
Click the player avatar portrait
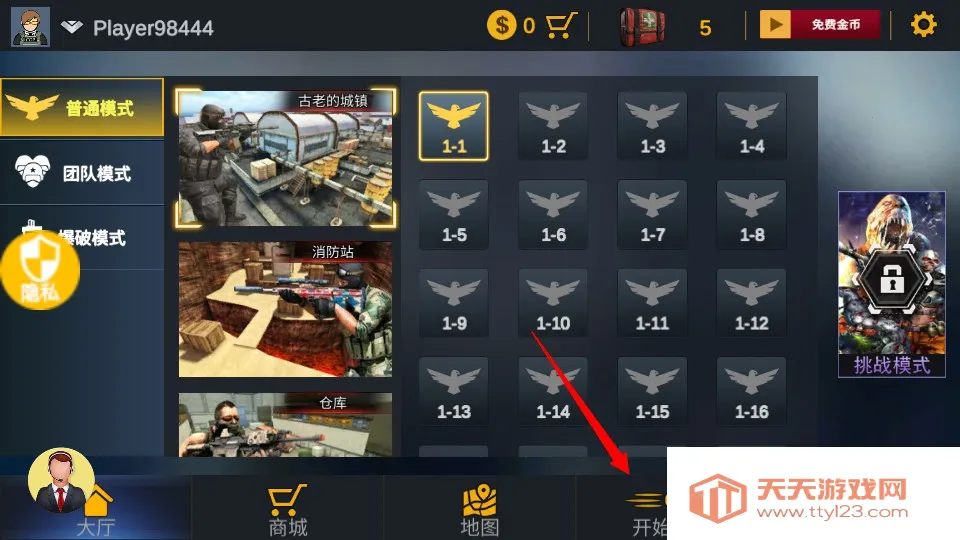click(31, 25)
